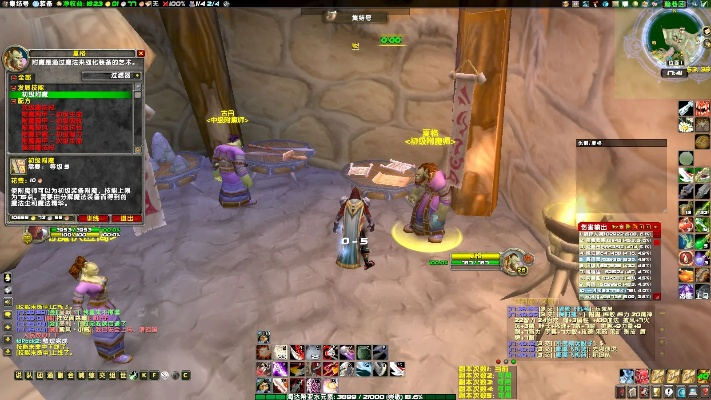
Task: Open the red-titled damage meter panel
Action: (619, 228)
